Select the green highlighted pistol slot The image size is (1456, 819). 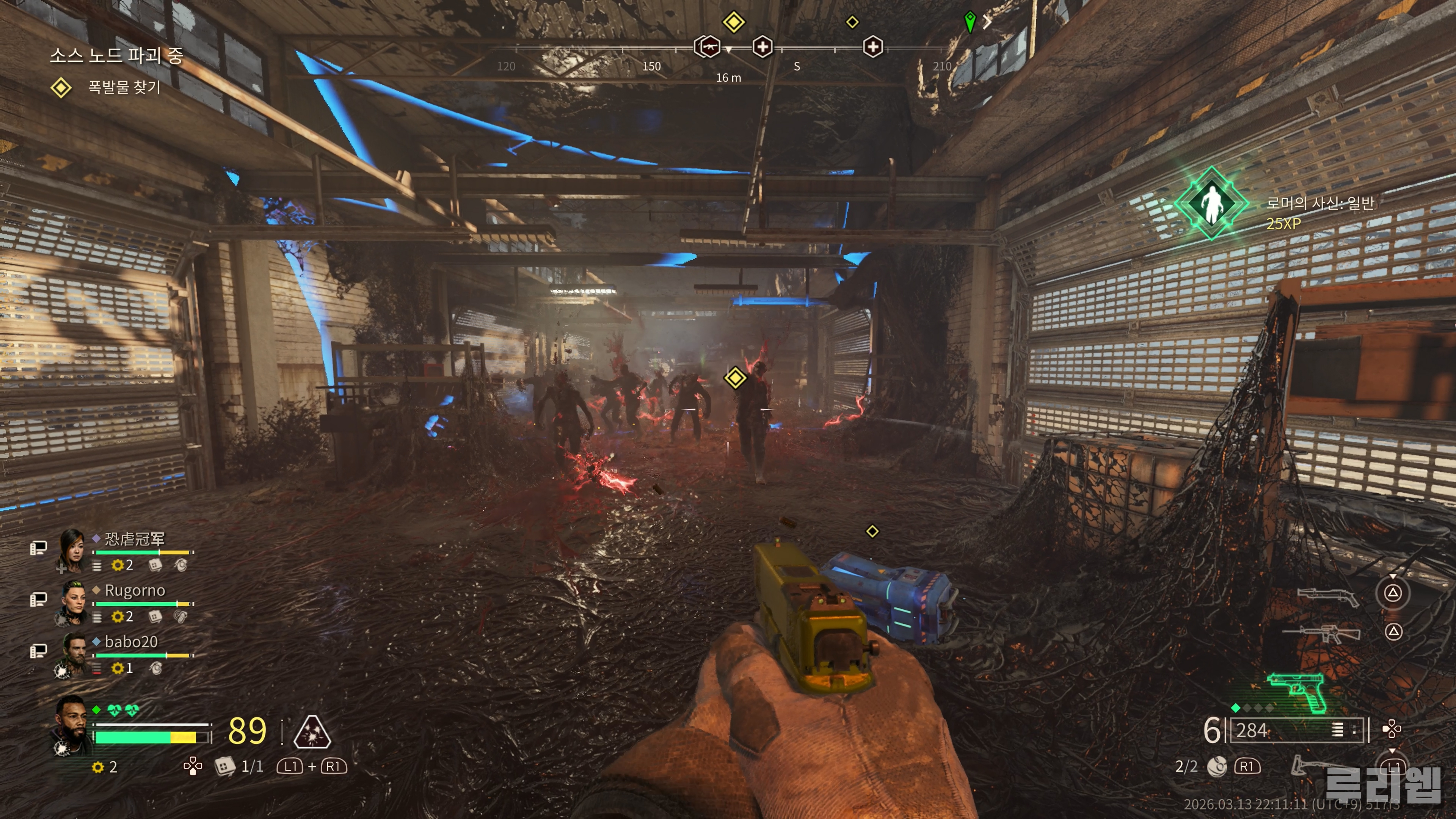(1297, 691)
